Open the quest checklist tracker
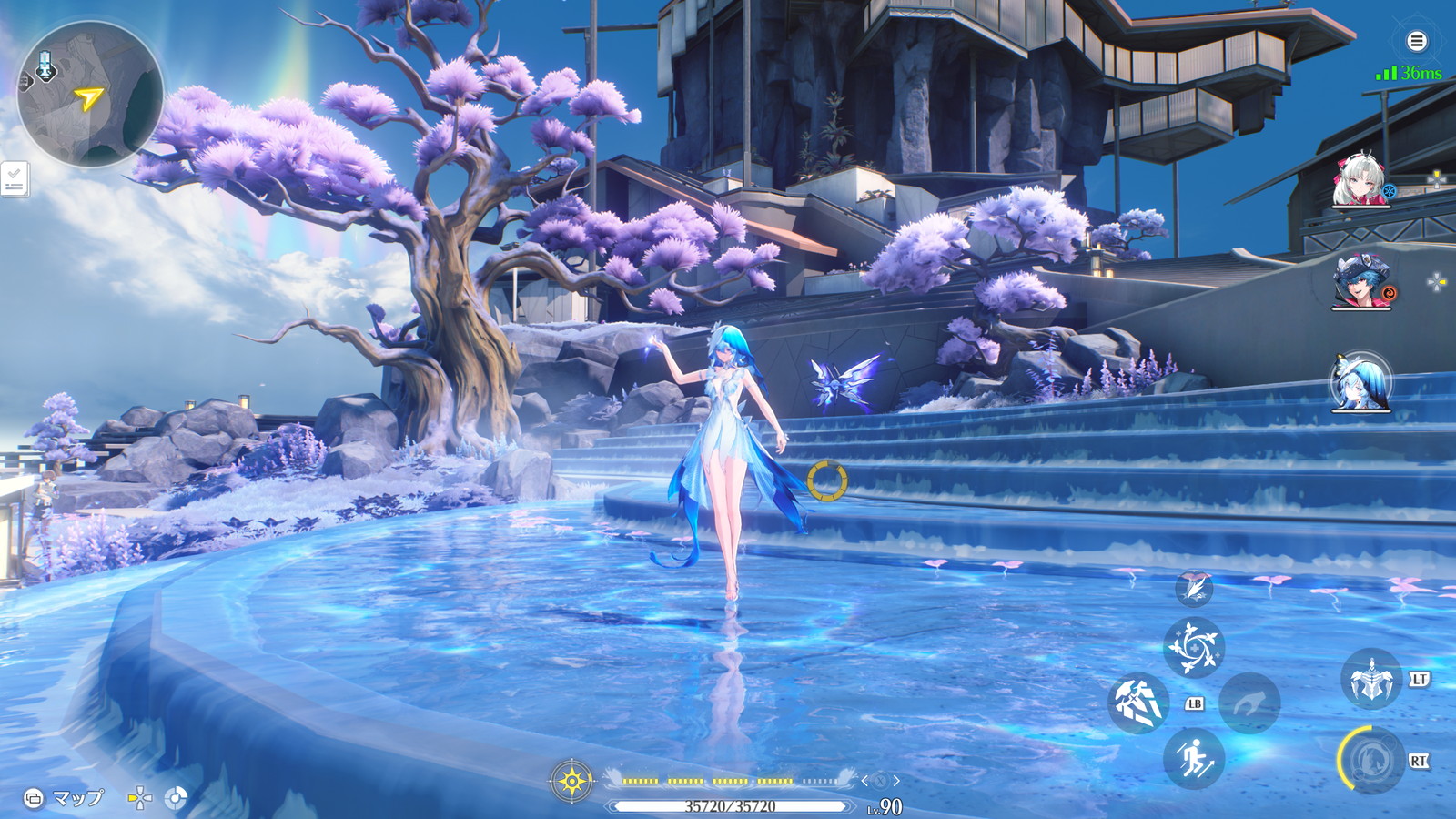This screenshot has width=1456, height=819. [x=14, y=179]
